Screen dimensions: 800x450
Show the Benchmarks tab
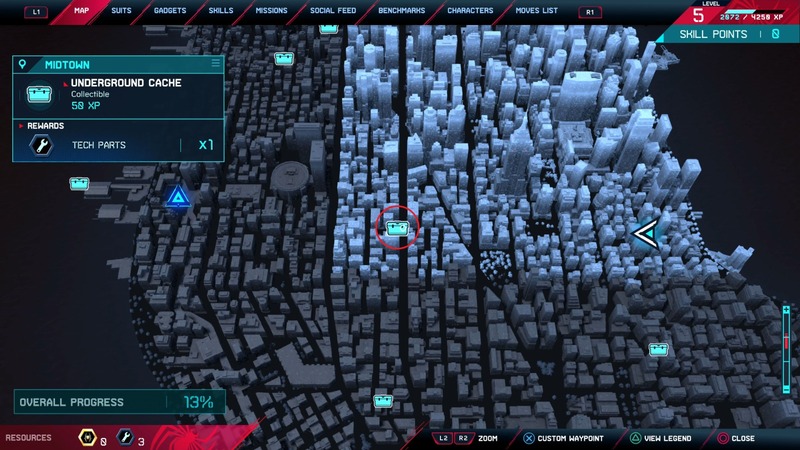pos(401,11)
